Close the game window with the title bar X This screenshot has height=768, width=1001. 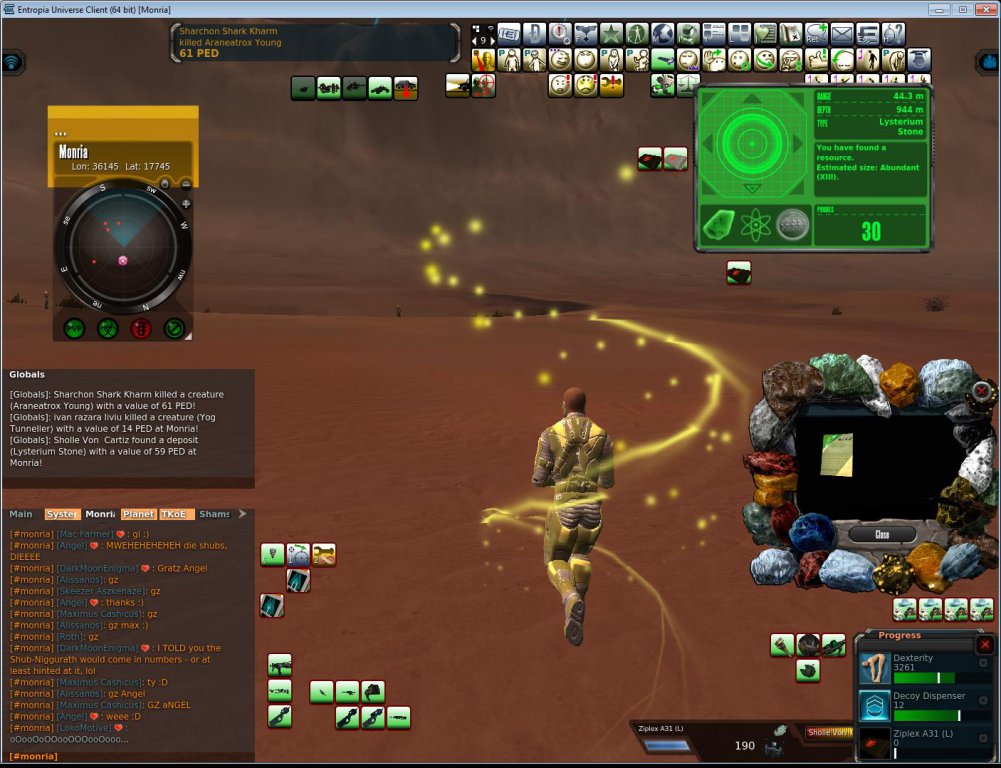tap(983, 9)
